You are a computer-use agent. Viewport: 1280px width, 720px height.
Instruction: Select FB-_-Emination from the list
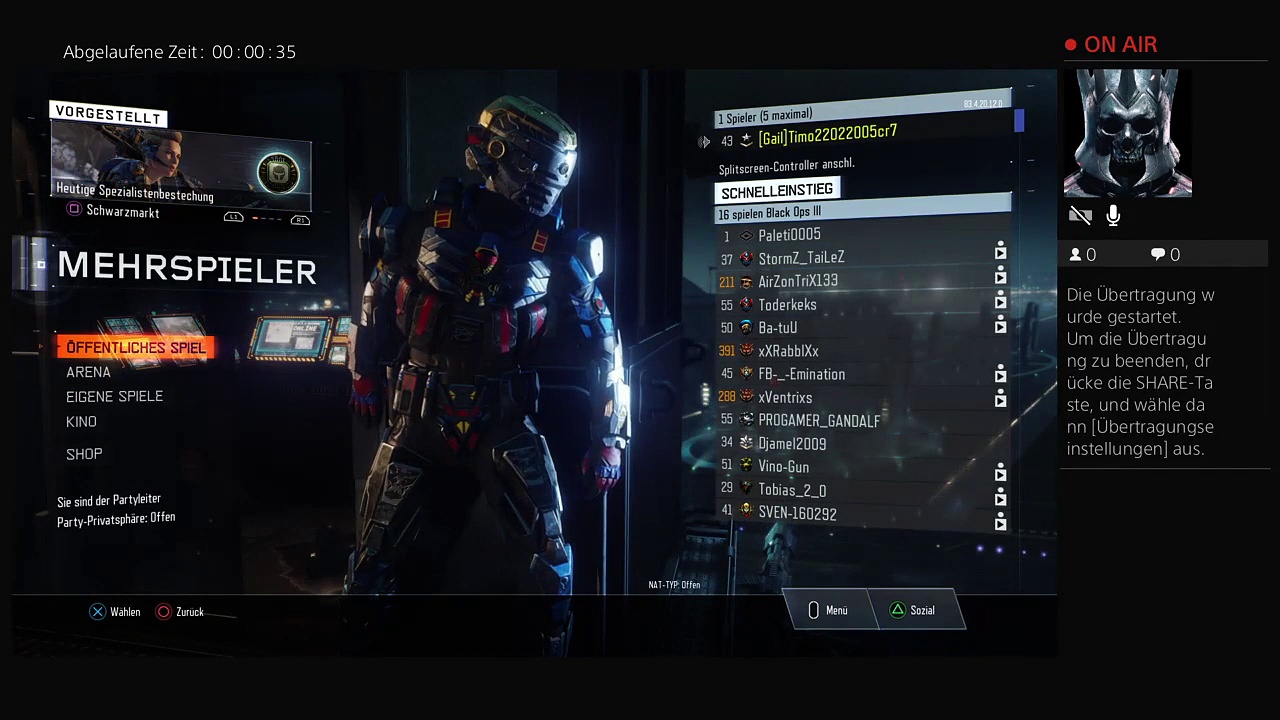tap(801, 374)
